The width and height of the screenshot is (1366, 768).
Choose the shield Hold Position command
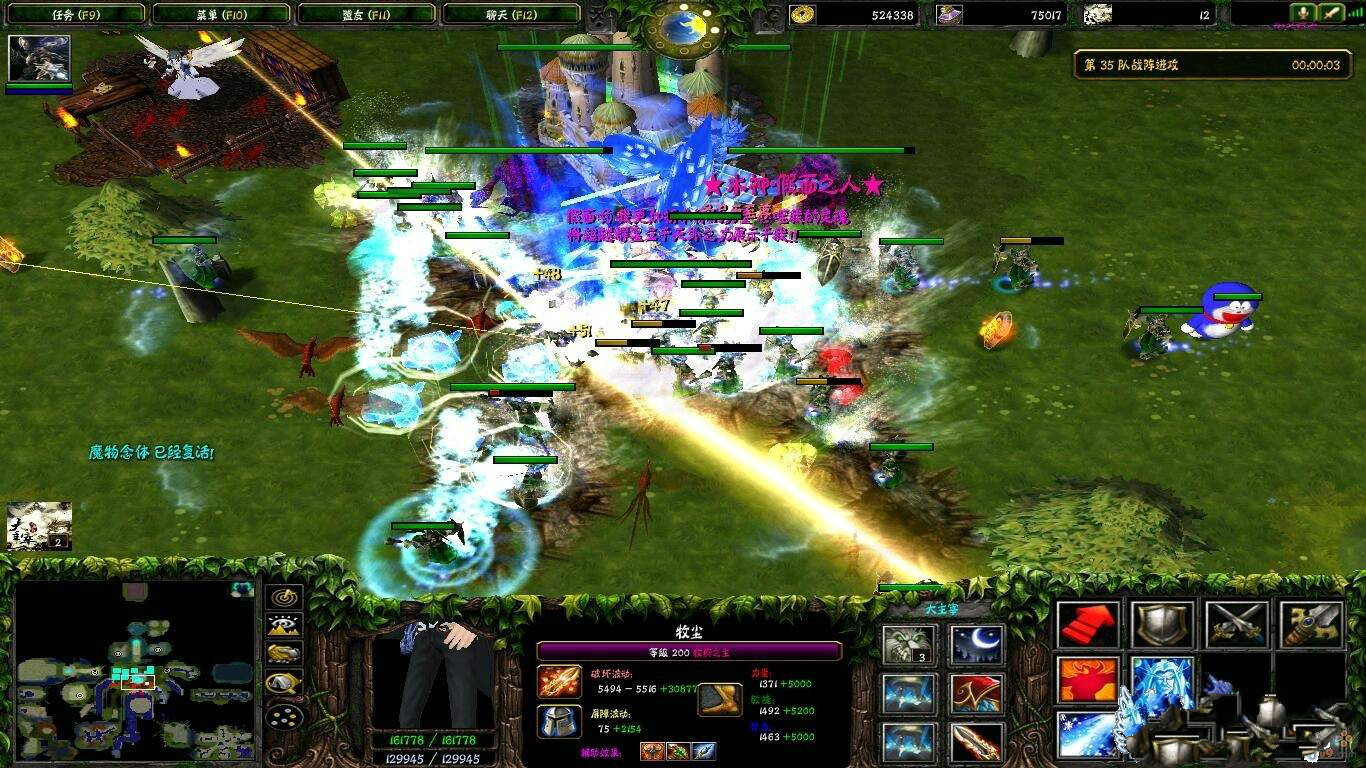click(1163, 625)
